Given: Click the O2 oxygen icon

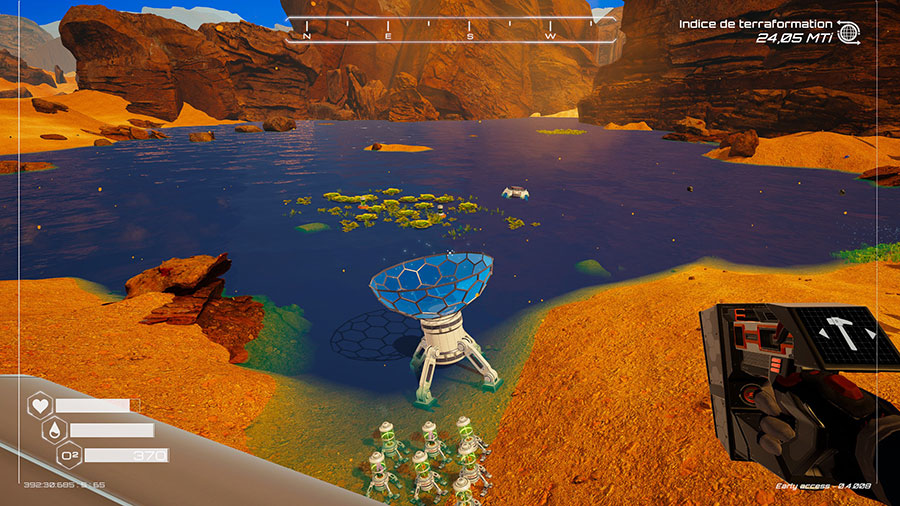Looking at the screenshot, I should tap(70, 456).
